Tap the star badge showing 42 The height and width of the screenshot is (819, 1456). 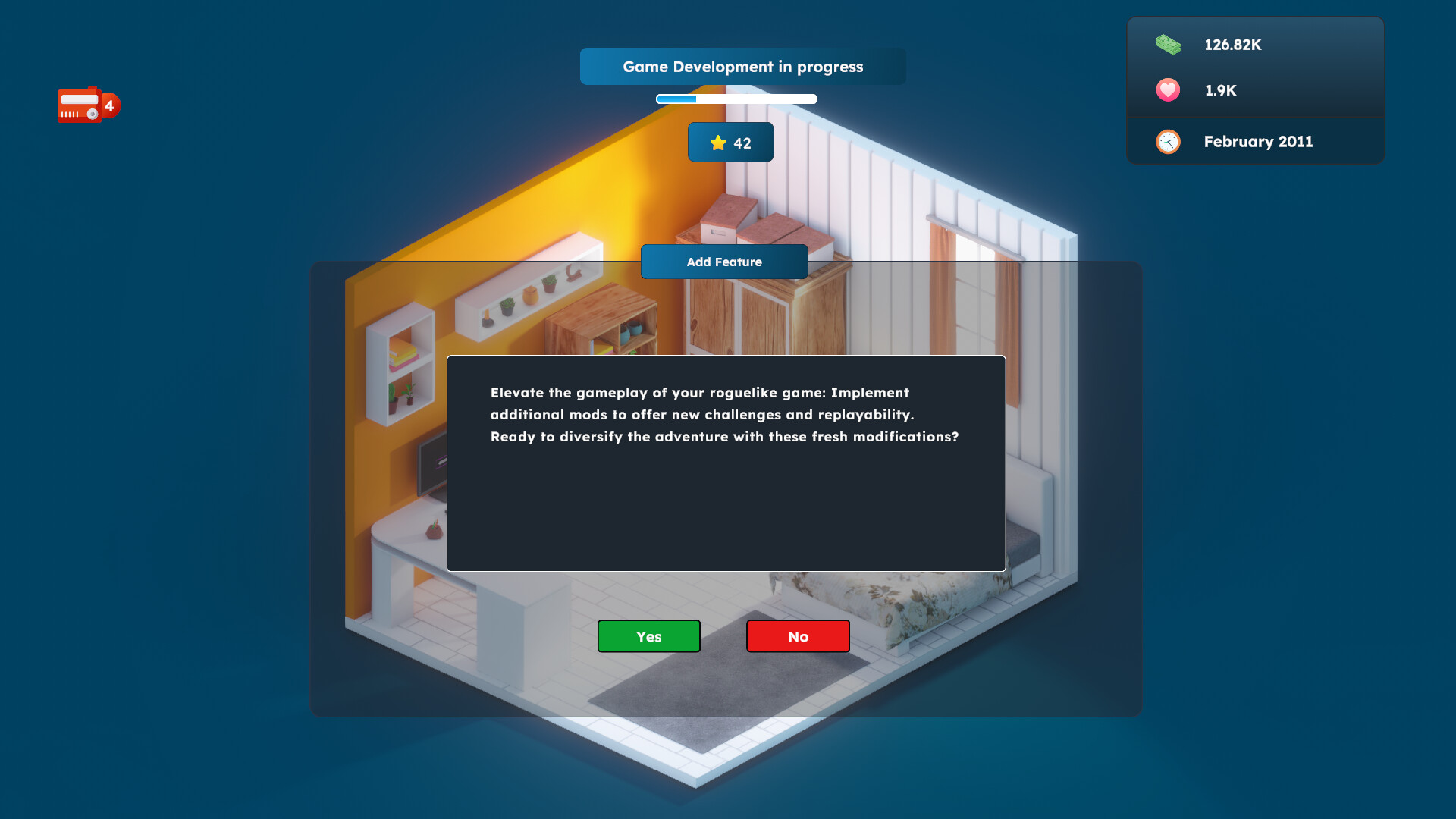[x=730, y=142]
